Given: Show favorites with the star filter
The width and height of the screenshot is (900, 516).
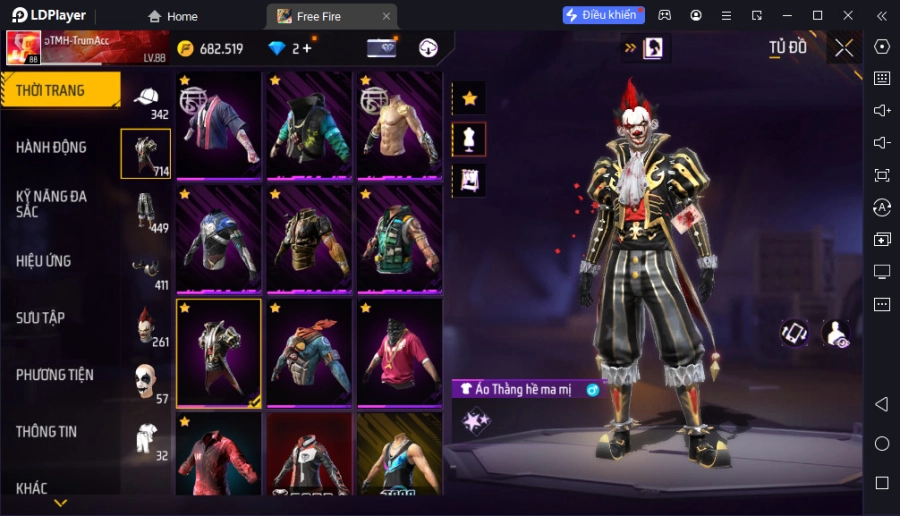Looking at the screenshot, I should tap(469, 98).
